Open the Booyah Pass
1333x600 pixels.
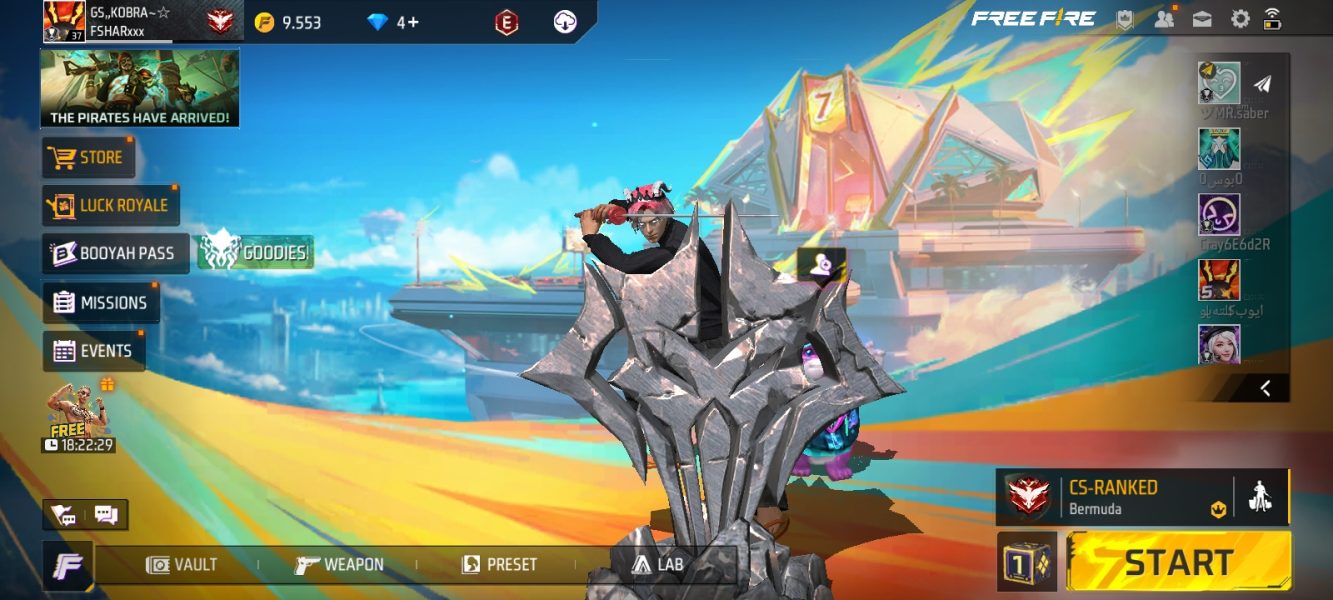click(115, 253)
